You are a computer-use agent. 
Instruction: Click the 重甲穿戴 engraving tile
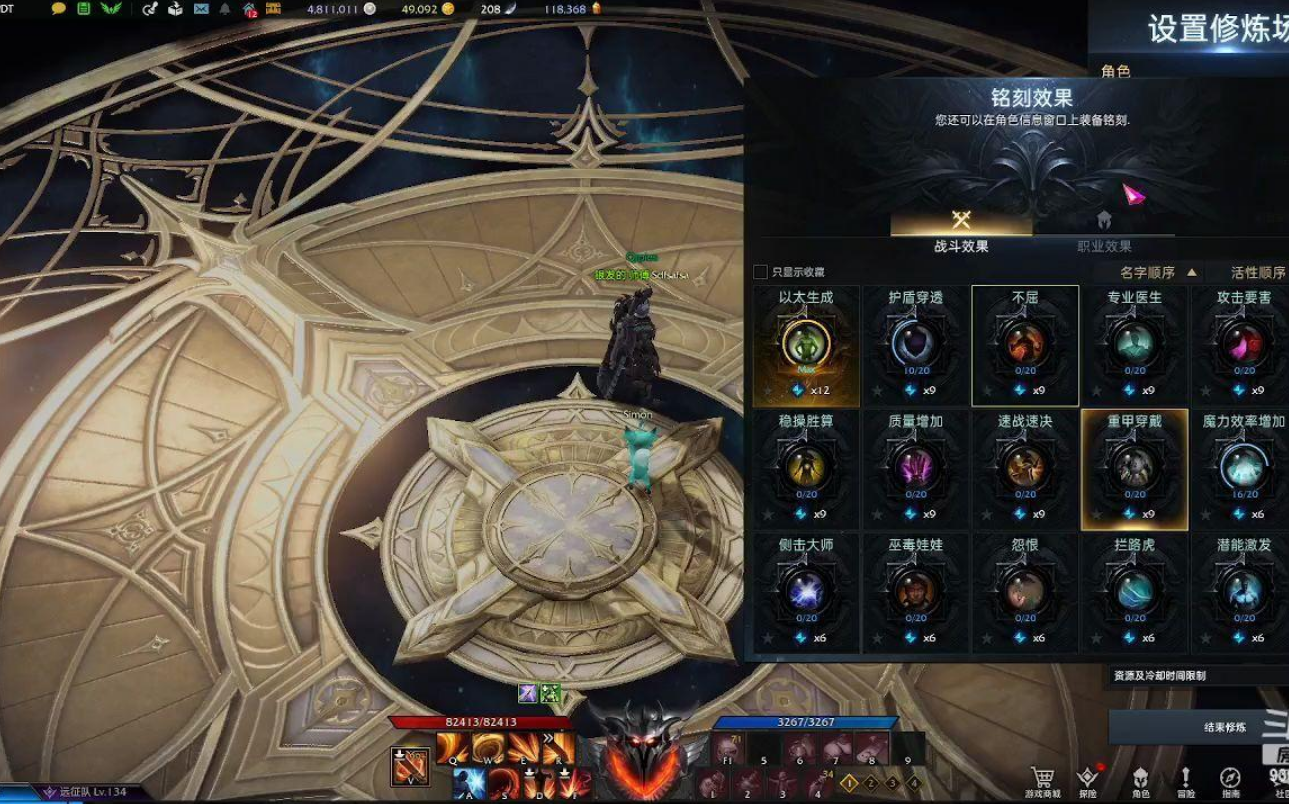click(x=1134, y=469)
